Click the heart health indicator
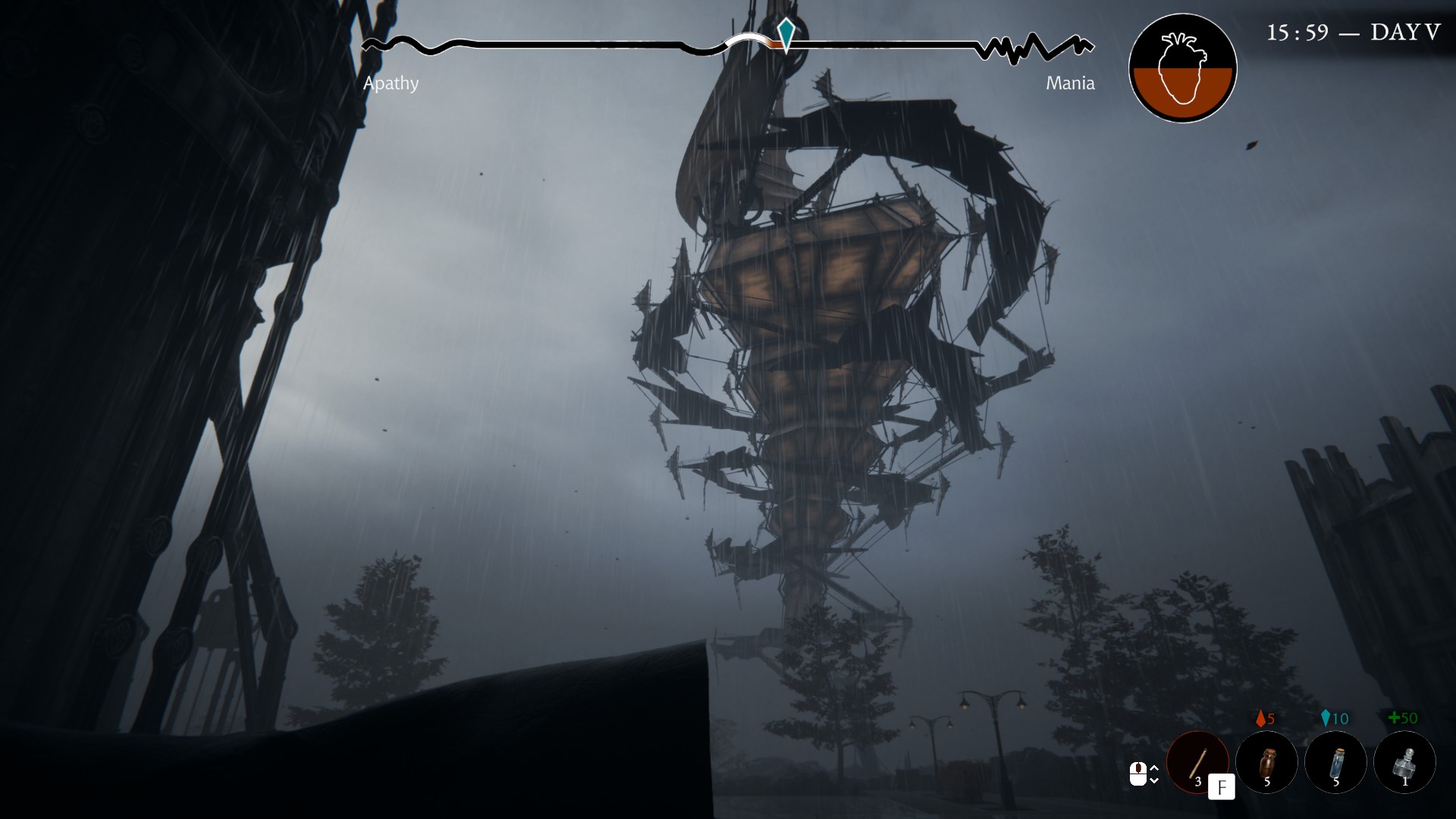1456x819 pixels. coord(1181,67)
